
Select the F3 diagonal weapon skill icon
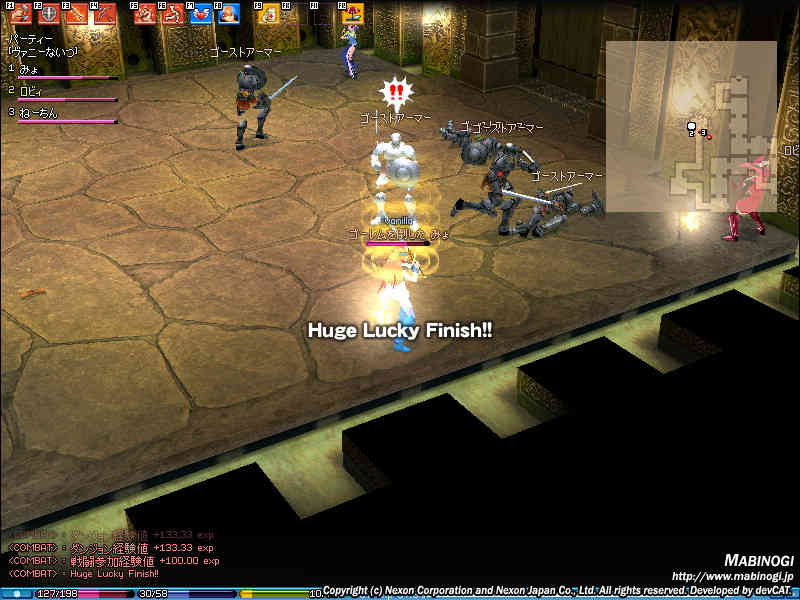(x=74, y=14)
